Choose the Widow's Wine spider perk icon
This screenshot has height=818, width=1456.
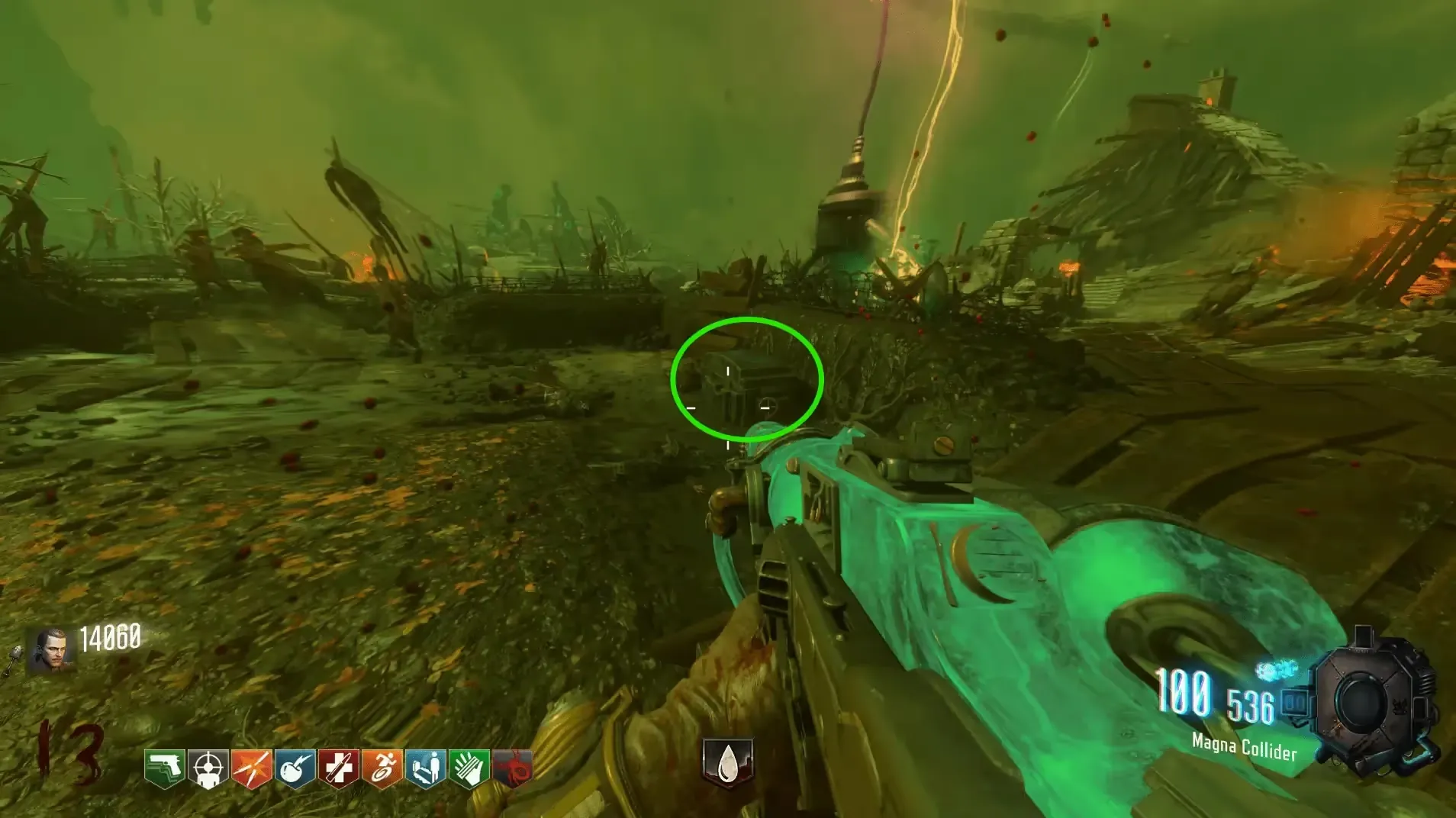[512, 768]
